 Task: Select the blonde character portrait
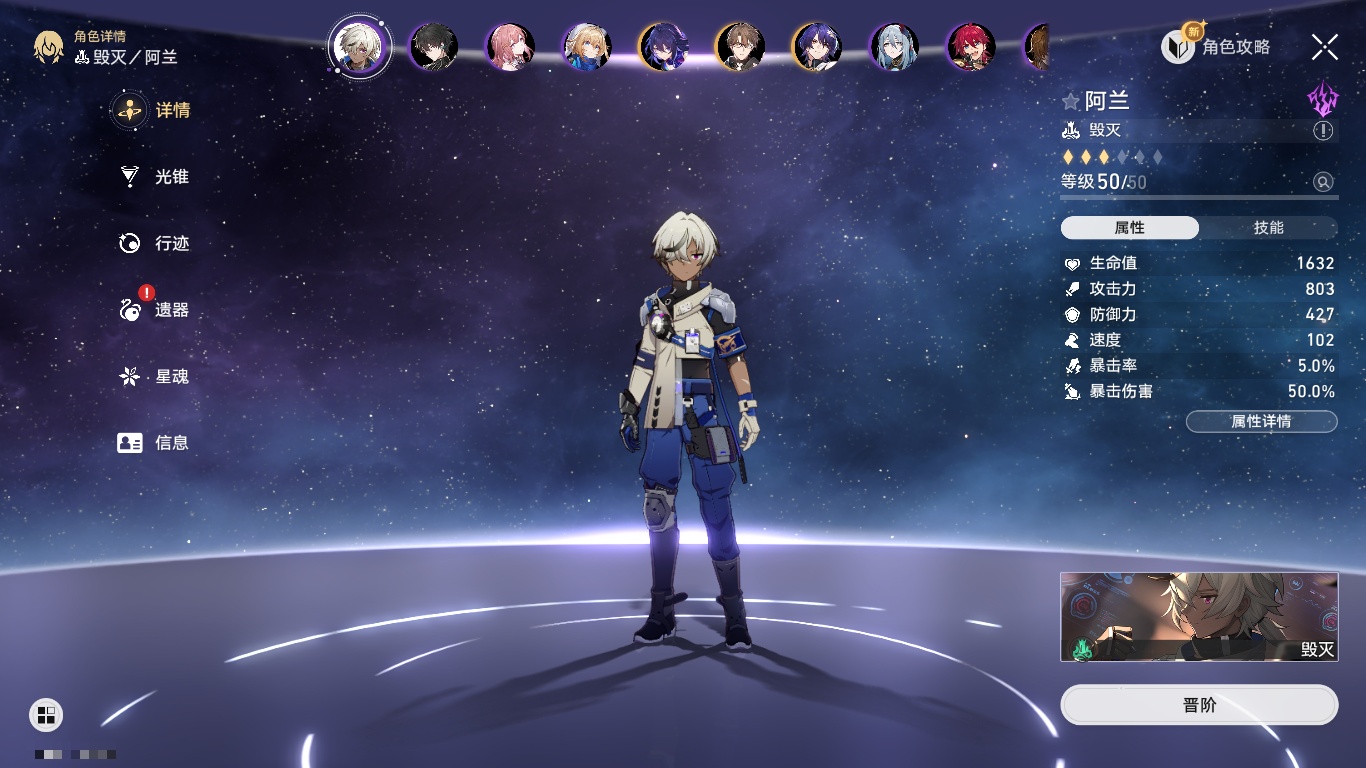point(587,47)
